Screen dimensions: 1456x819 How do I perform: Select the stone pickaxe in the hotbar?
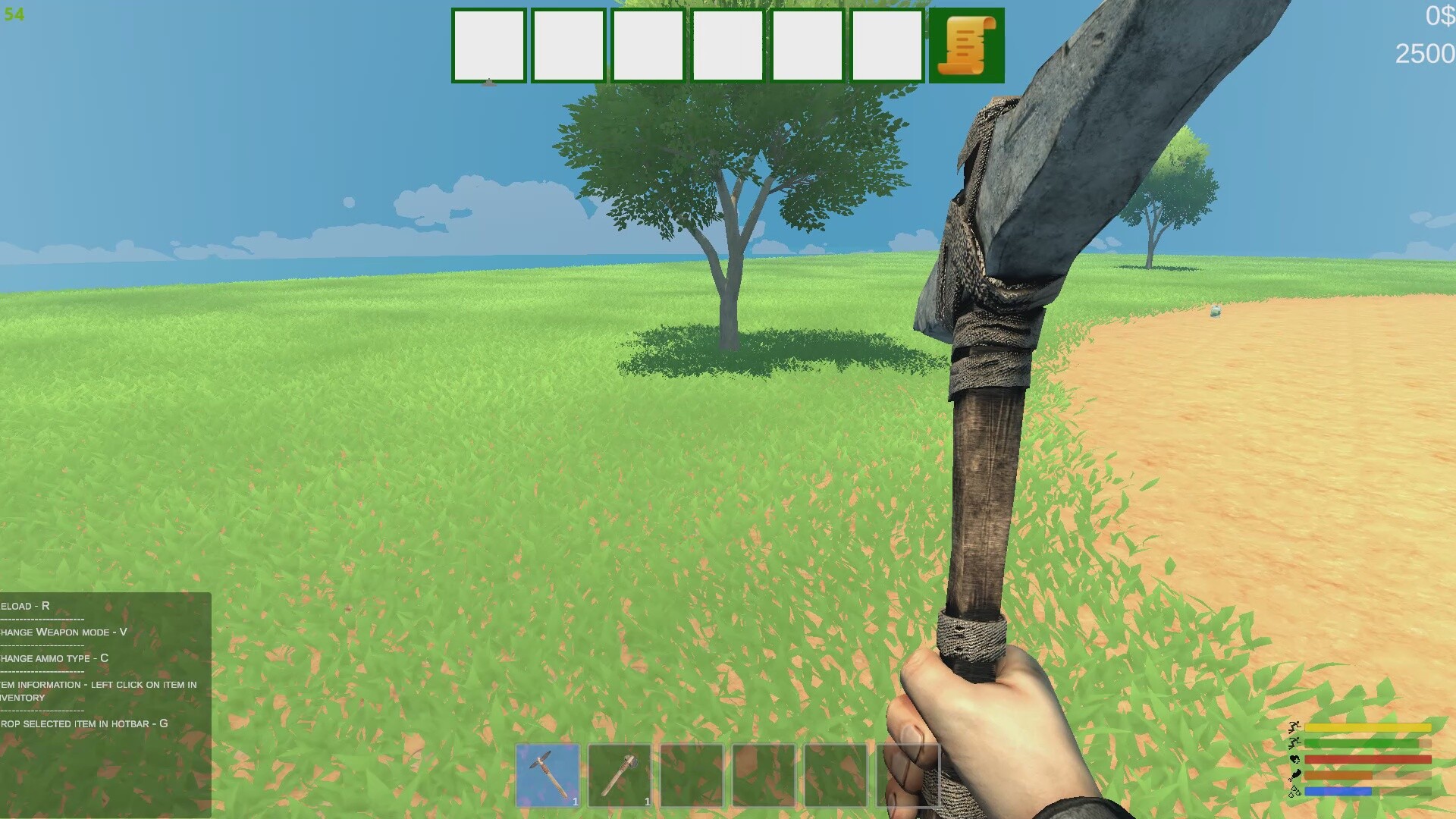pos(550,774)
